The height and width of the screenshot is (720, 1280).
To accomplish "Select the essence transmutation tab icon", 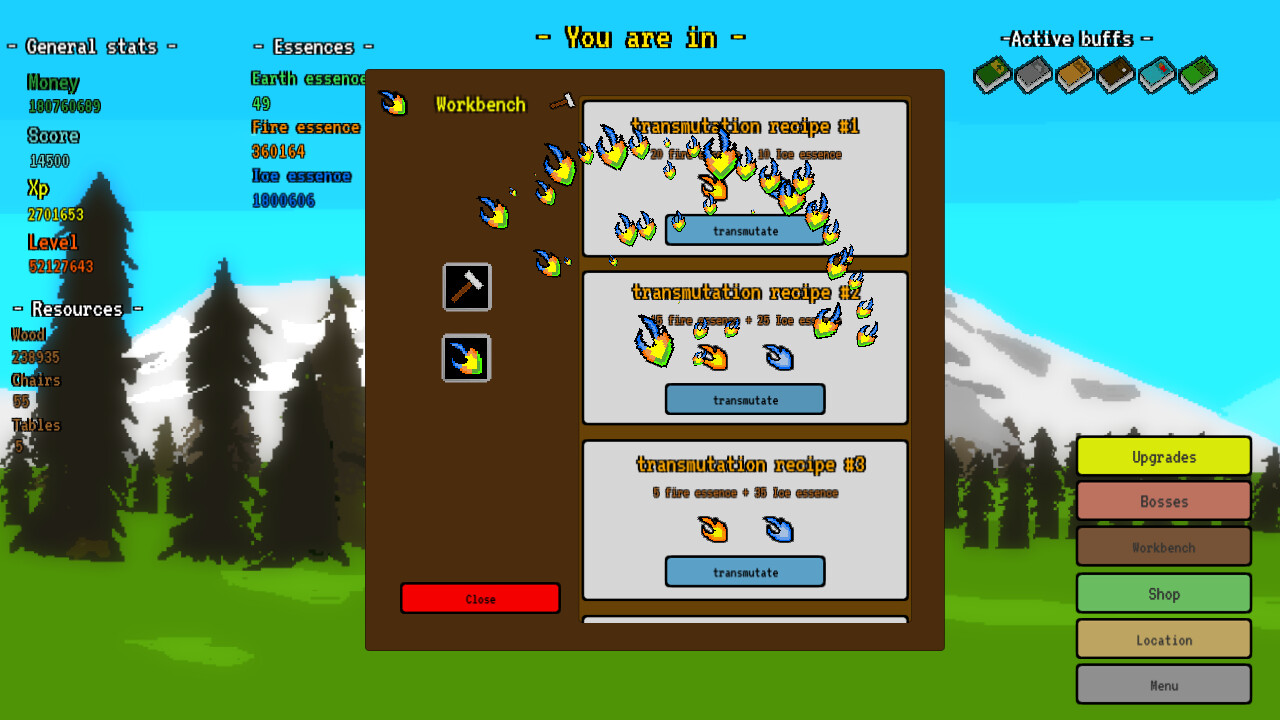I will coord(466,358).
